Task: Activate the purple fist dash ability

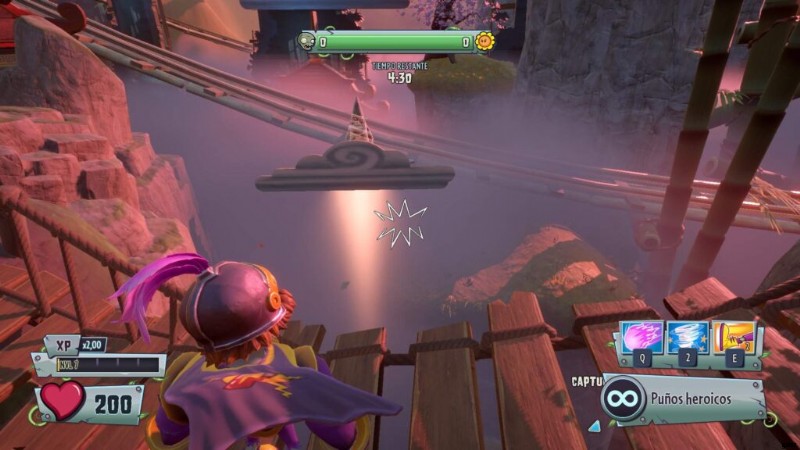Action: (642, 338)
